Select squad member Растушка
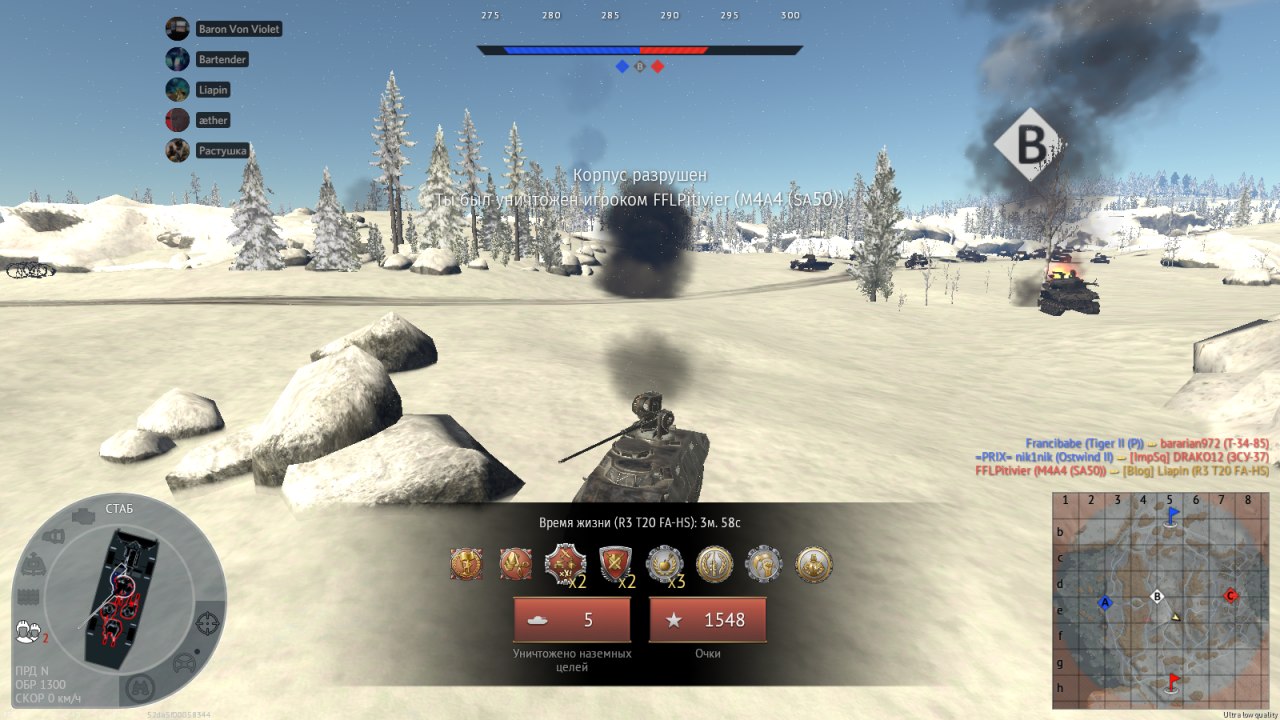This screenshot has height=720, width=1280. tap(222, 151)
